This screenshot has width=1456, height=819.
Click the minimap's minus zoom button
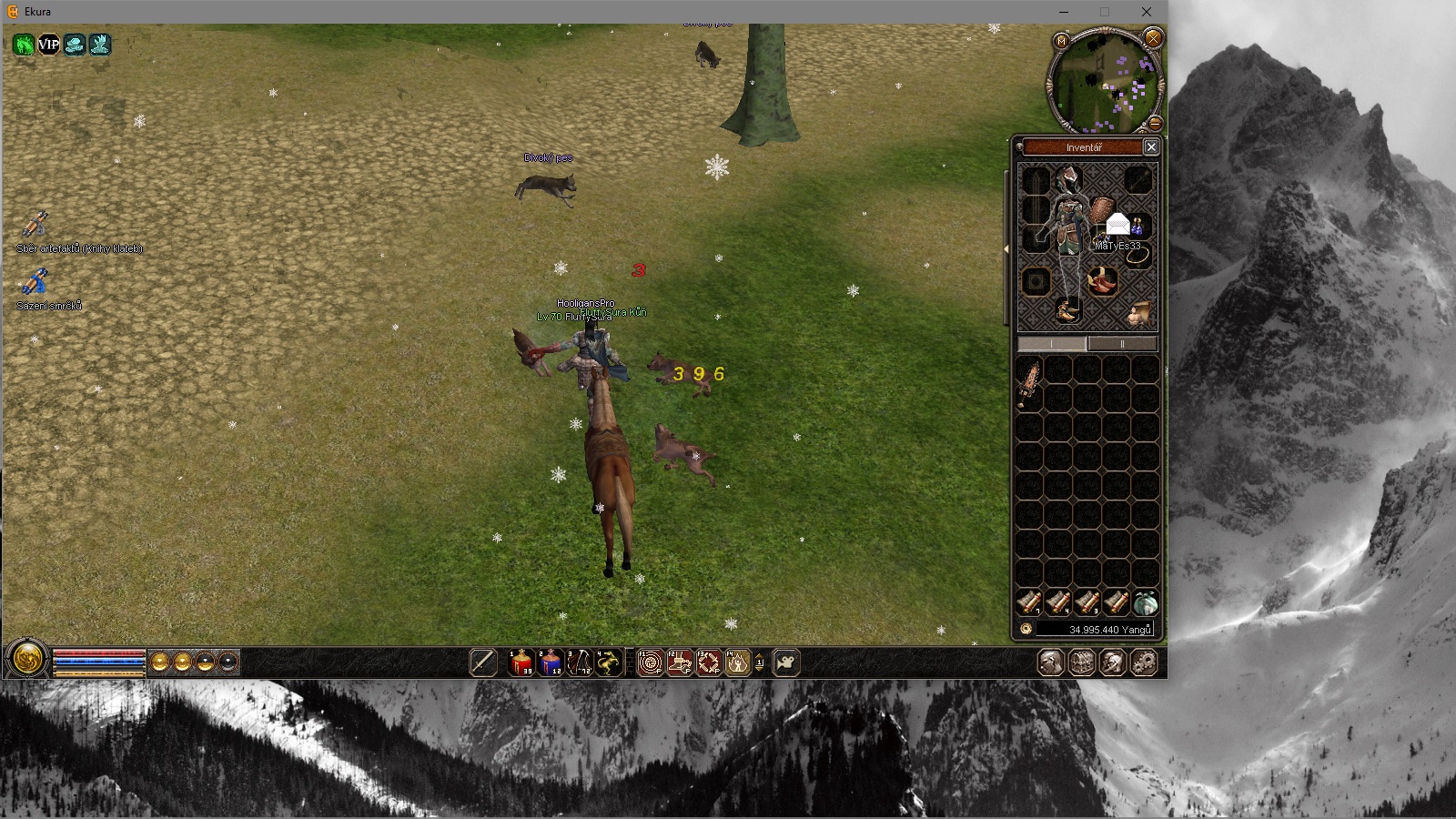pyautogui.click(x=1155, y=122)
